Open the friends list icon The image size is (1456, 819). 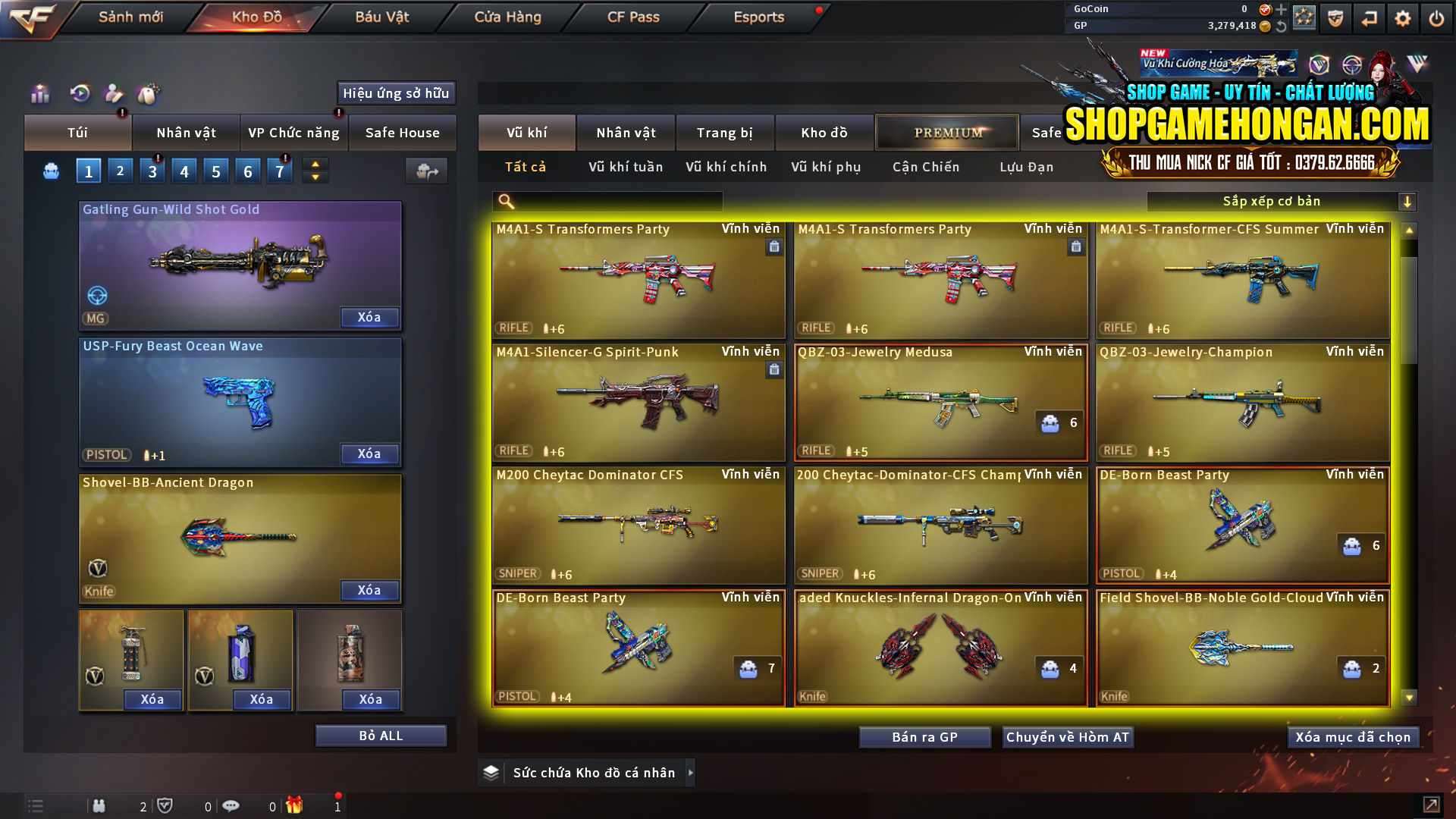[99, 805]
